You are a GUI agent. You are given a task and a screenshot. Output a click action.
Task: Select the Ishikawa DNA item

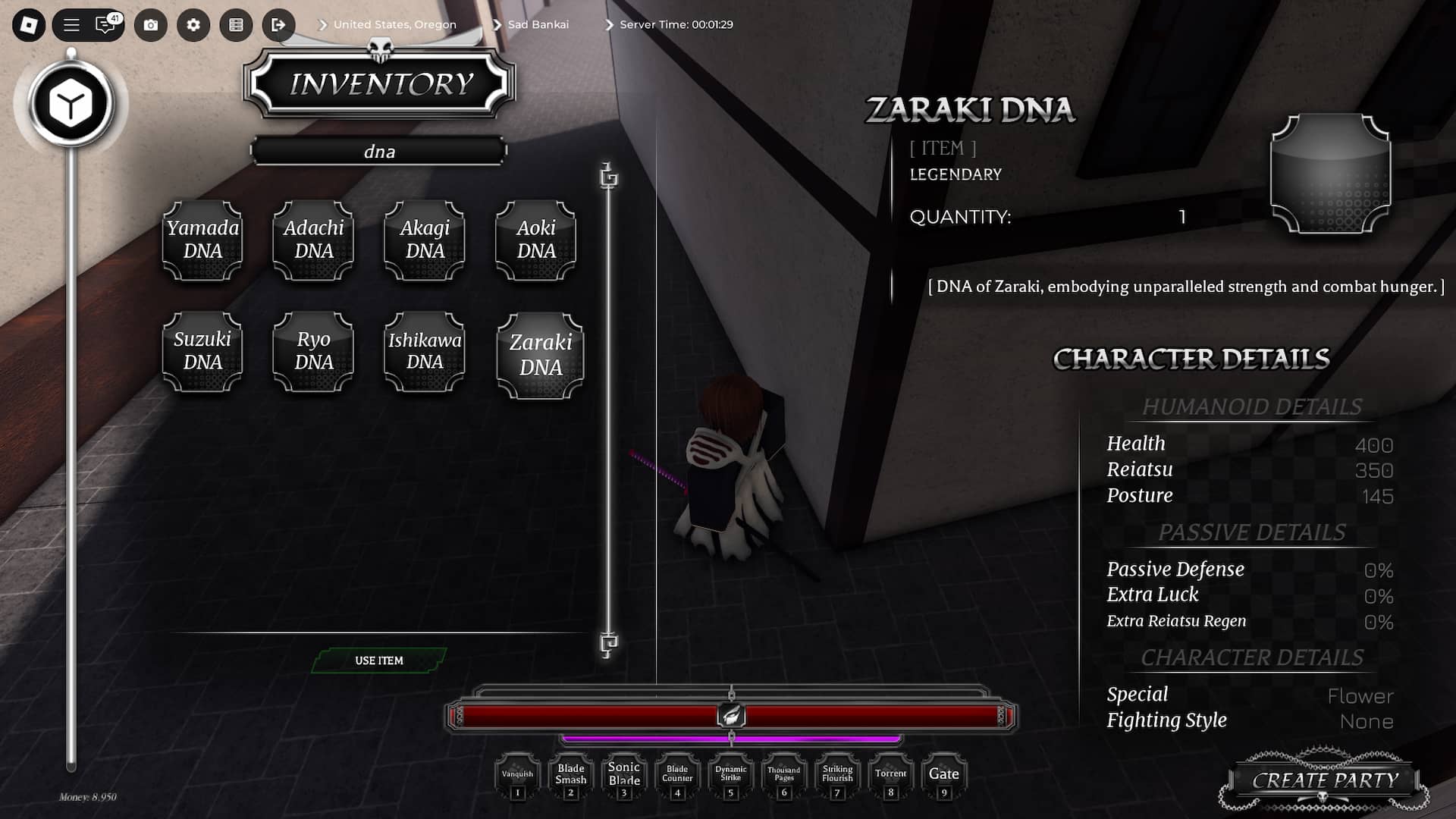[424, 352]
